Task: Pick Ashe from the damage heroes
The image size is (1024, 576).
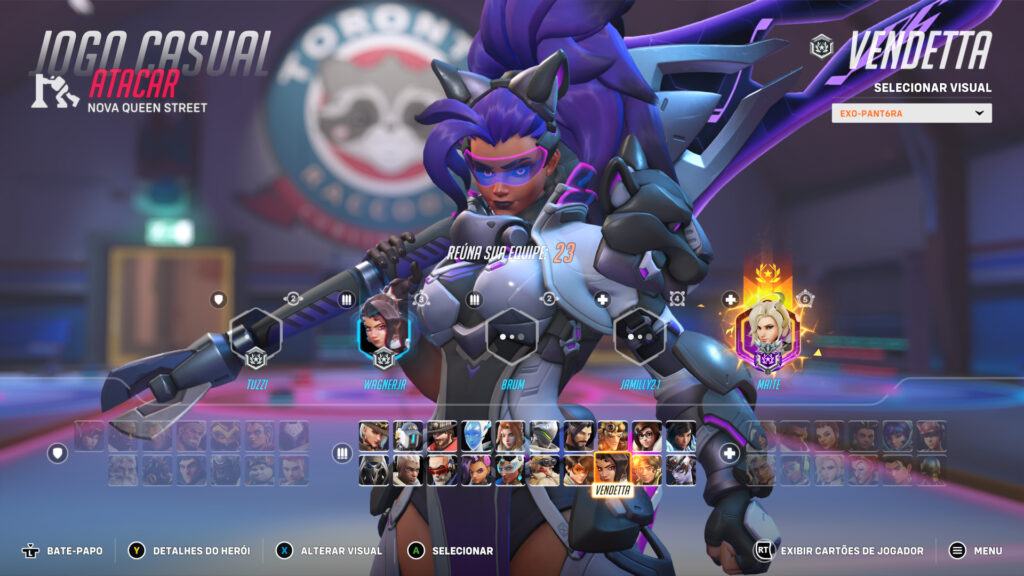Action: point(374,435)
